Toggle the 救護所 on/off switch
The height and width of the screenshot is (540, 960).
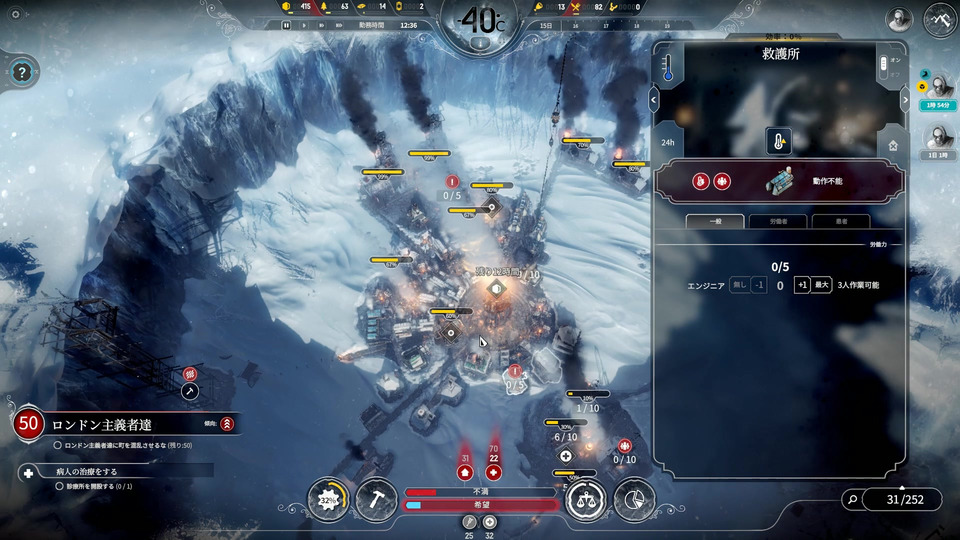coord(883,66)
